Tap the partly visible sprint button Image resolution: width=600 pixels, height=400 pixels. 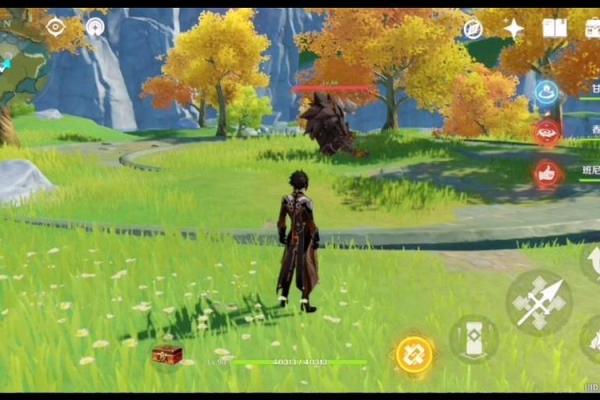click(x=592, y=338)
